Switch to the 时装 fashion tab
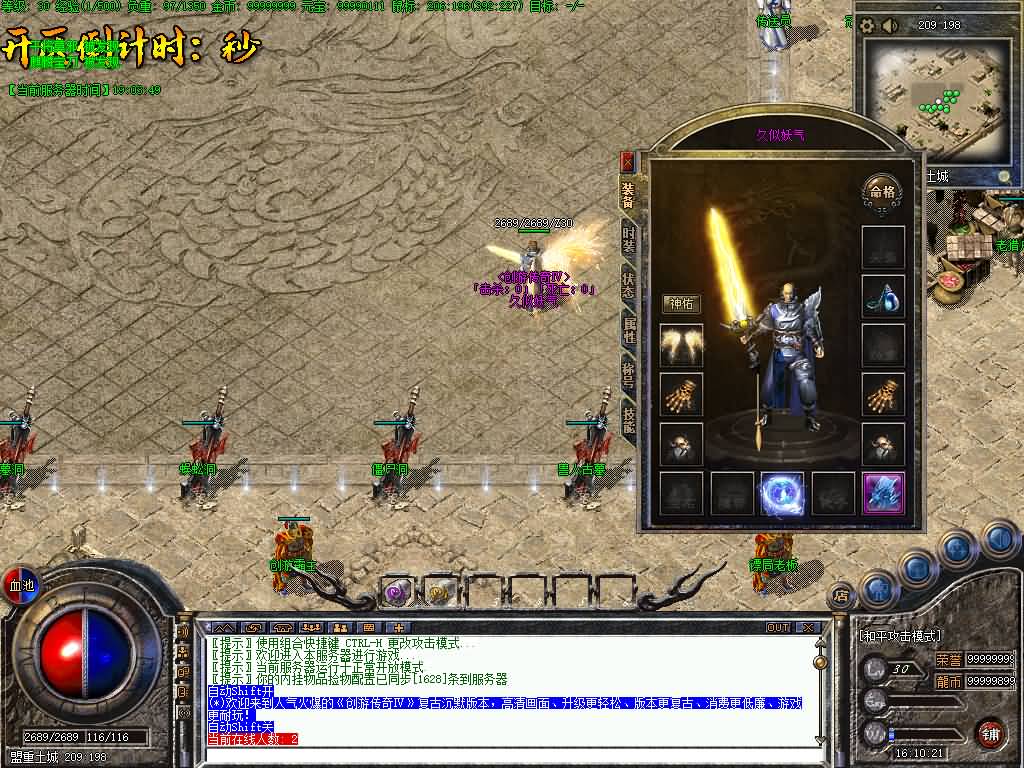1024x768 pixels. pyautogui.click(x=628, y=238)
